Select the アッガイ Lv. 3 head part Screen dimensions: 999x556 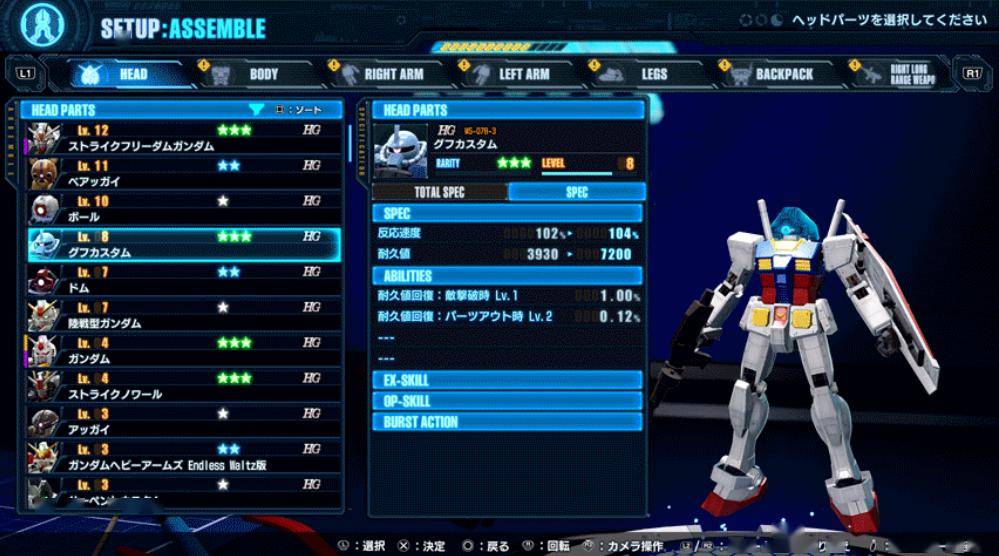tap(184, 420)
